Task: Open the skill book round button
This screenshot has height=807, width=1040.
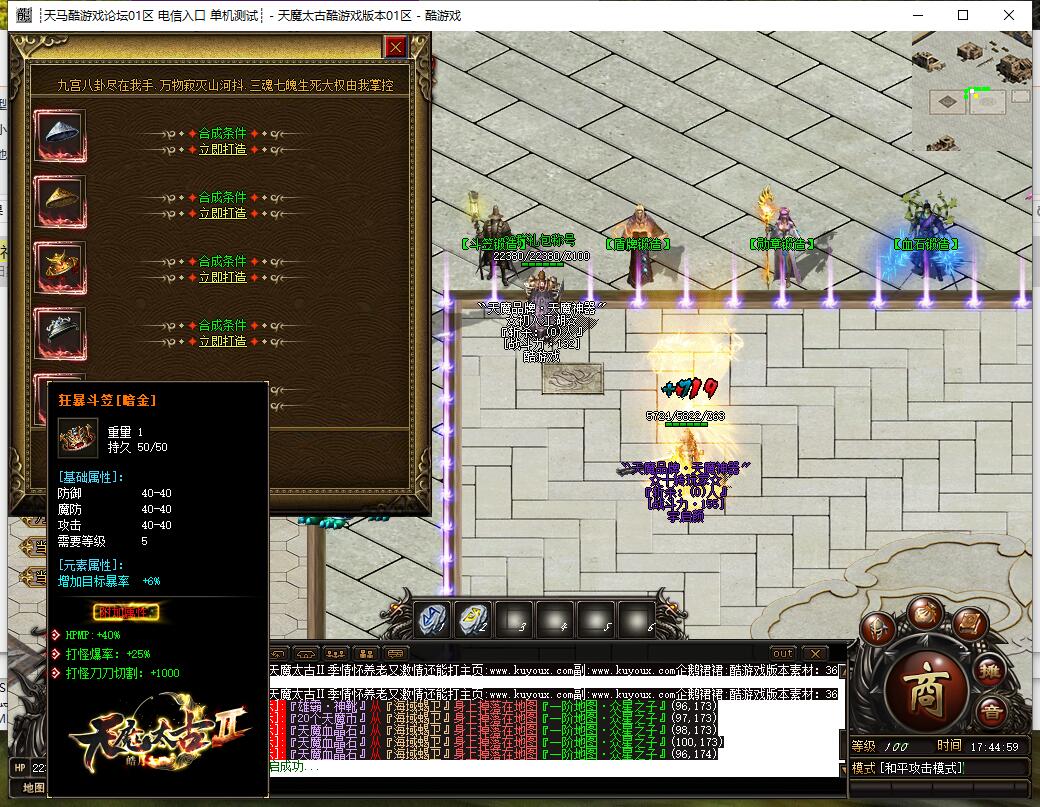Action: (x=970, y=626)
